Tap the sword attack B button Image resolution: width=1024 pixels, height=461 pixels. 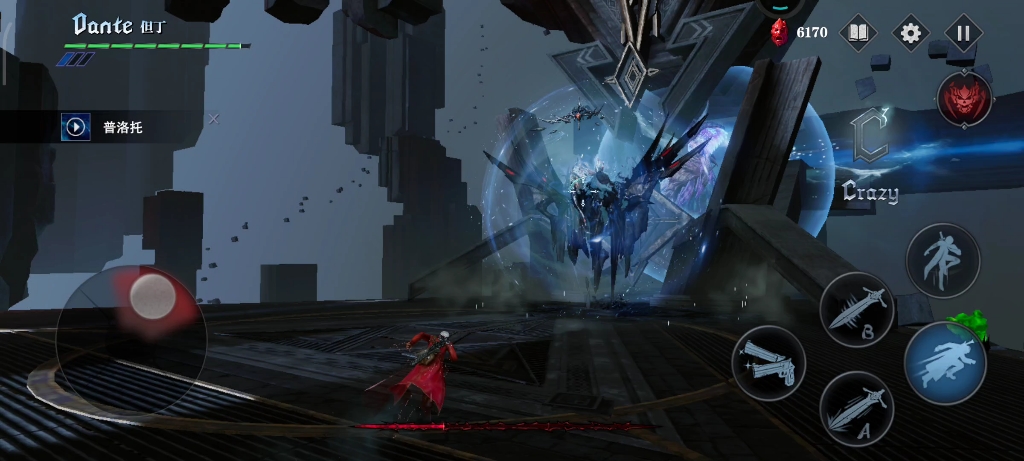857,309
